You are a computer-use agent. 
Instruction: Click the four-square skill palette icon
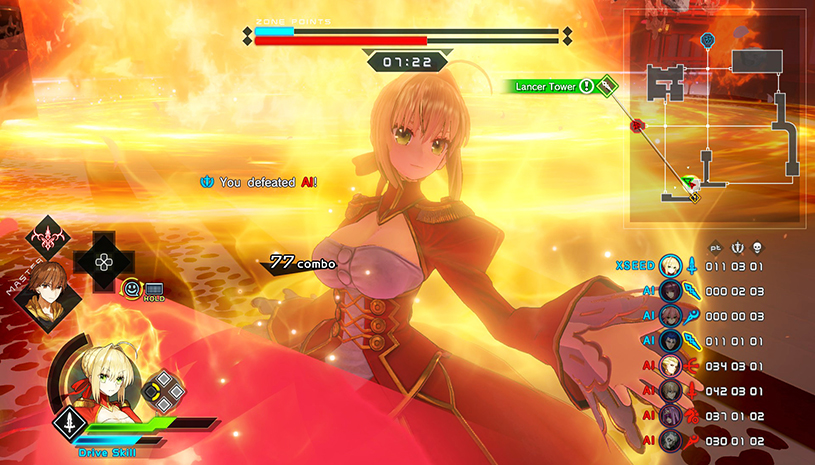(161, 391)
